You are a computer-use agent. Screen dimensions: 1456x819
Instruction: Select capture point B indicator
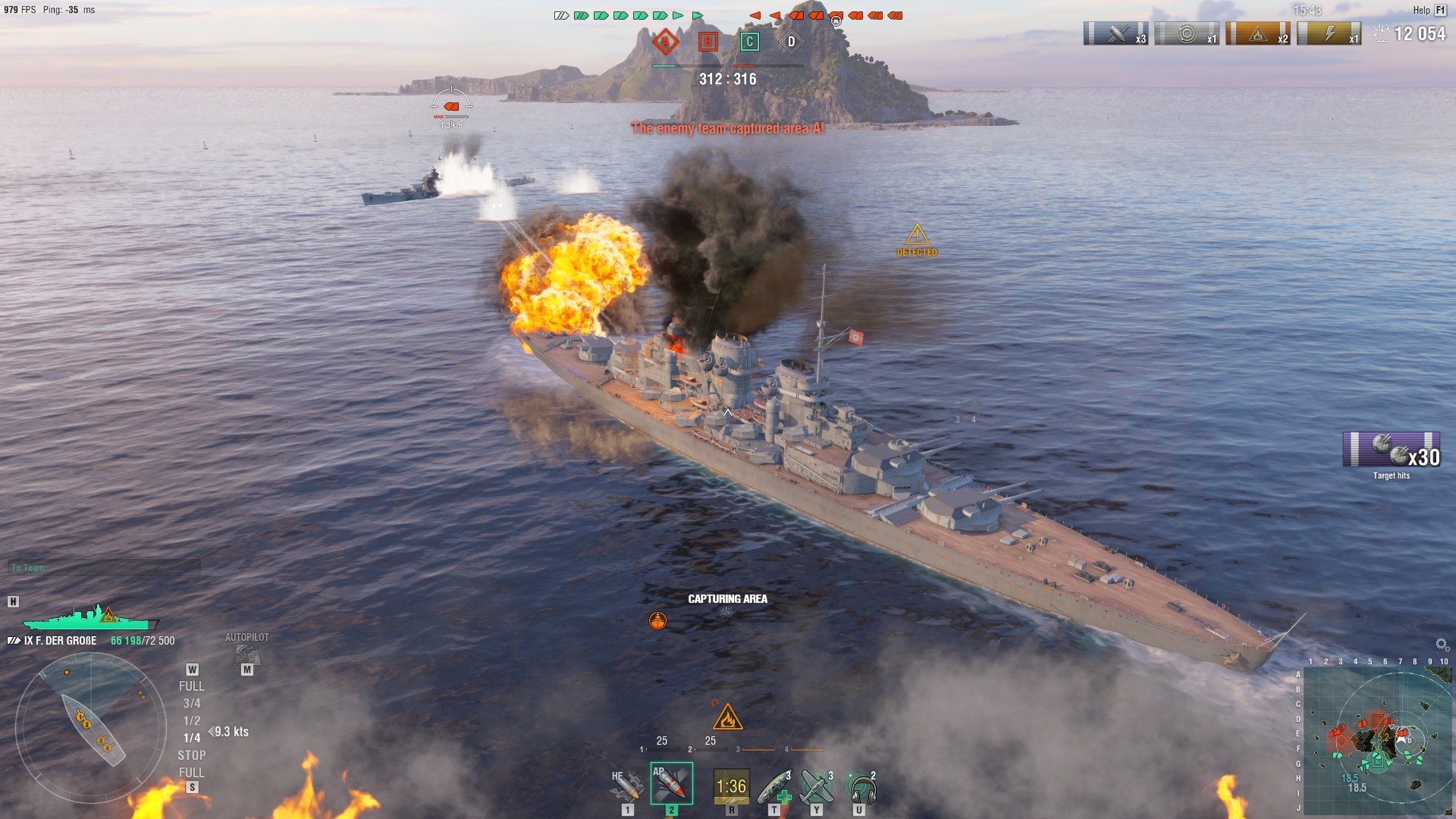point(708,42)
